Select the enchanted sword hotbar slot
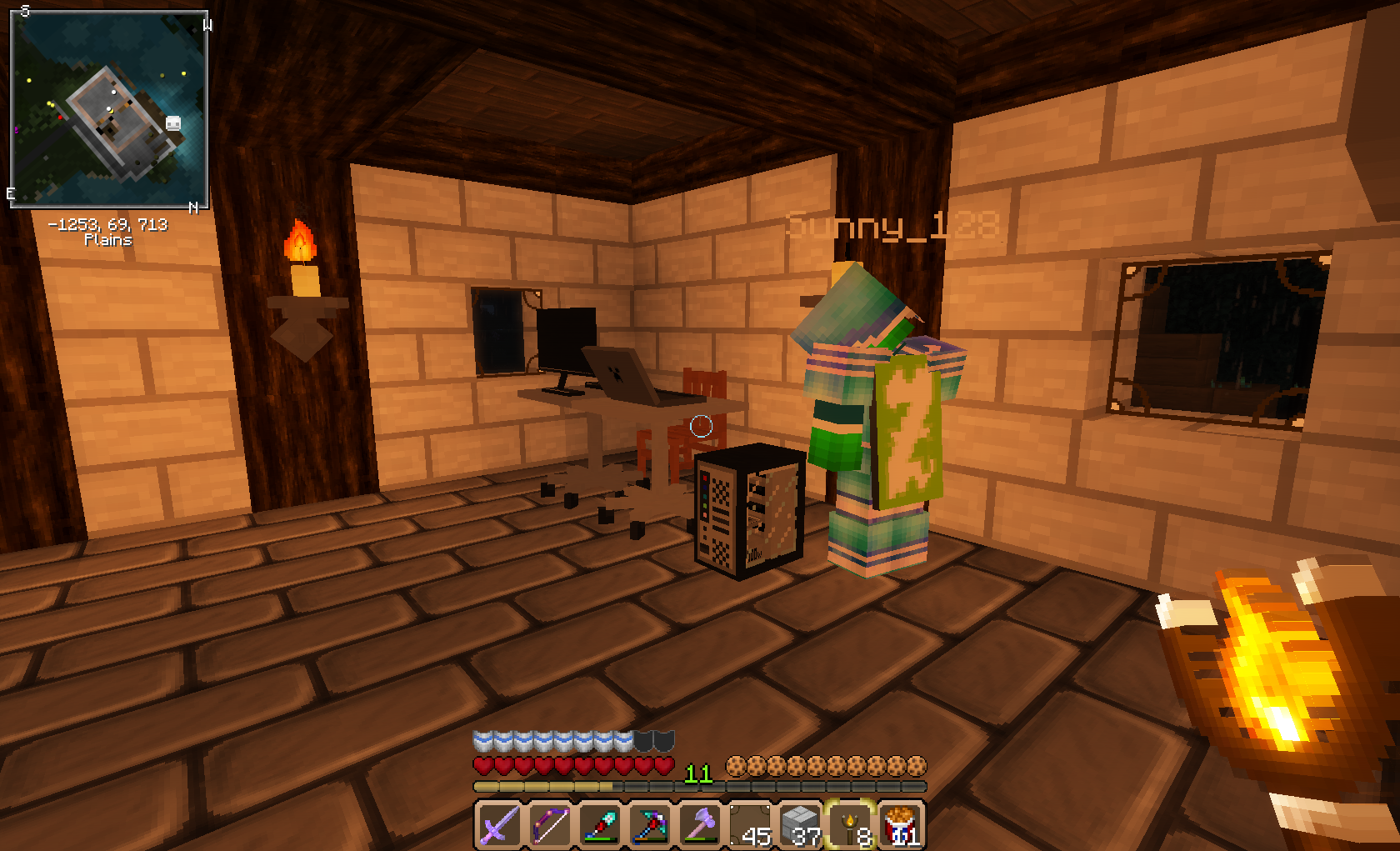This screenshot has height=851, width=1400. tap(500, 825)
